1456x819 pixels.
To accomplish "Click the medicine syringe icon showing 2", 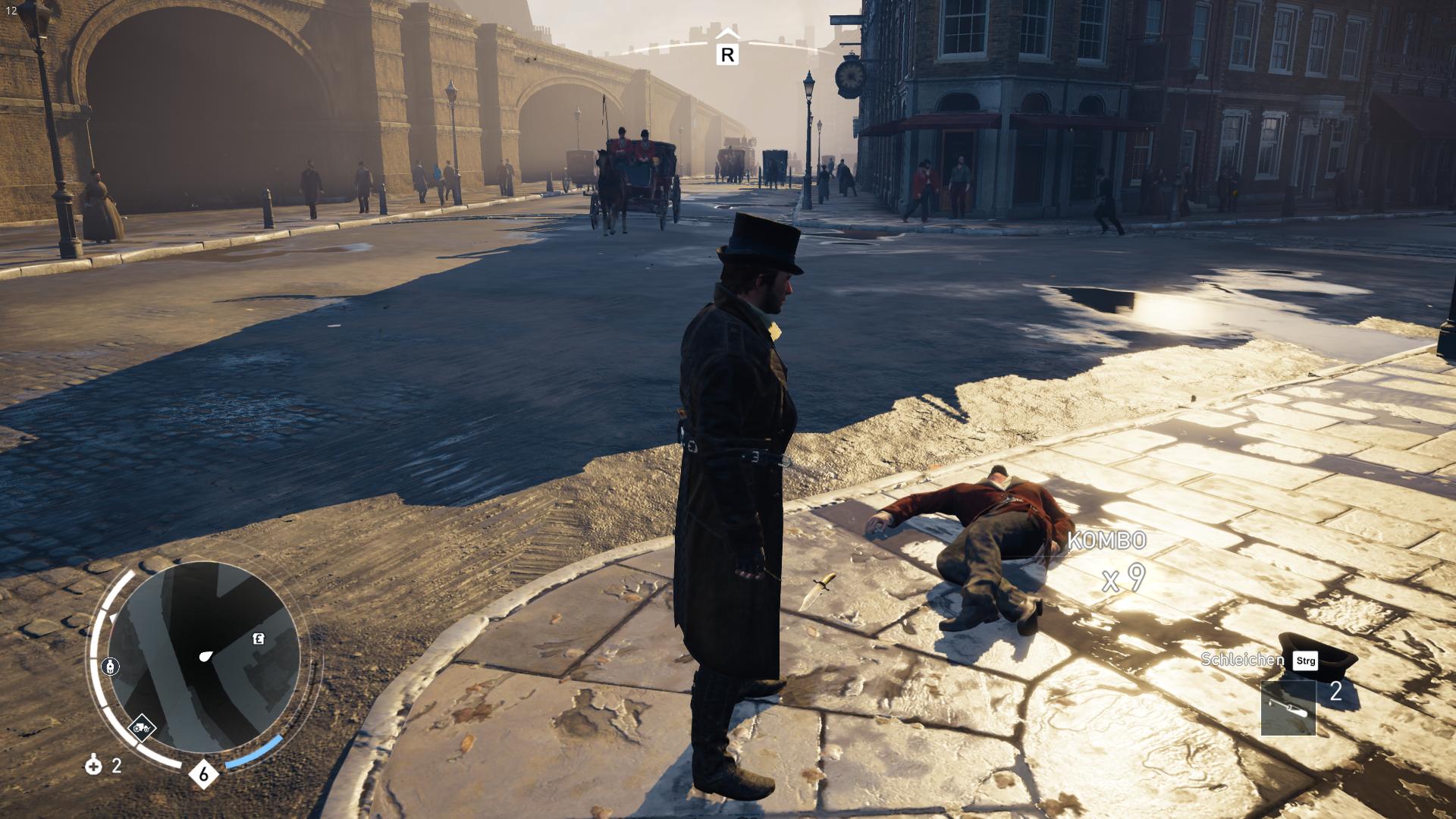I will pyautogui.click(x=93, y=766).
